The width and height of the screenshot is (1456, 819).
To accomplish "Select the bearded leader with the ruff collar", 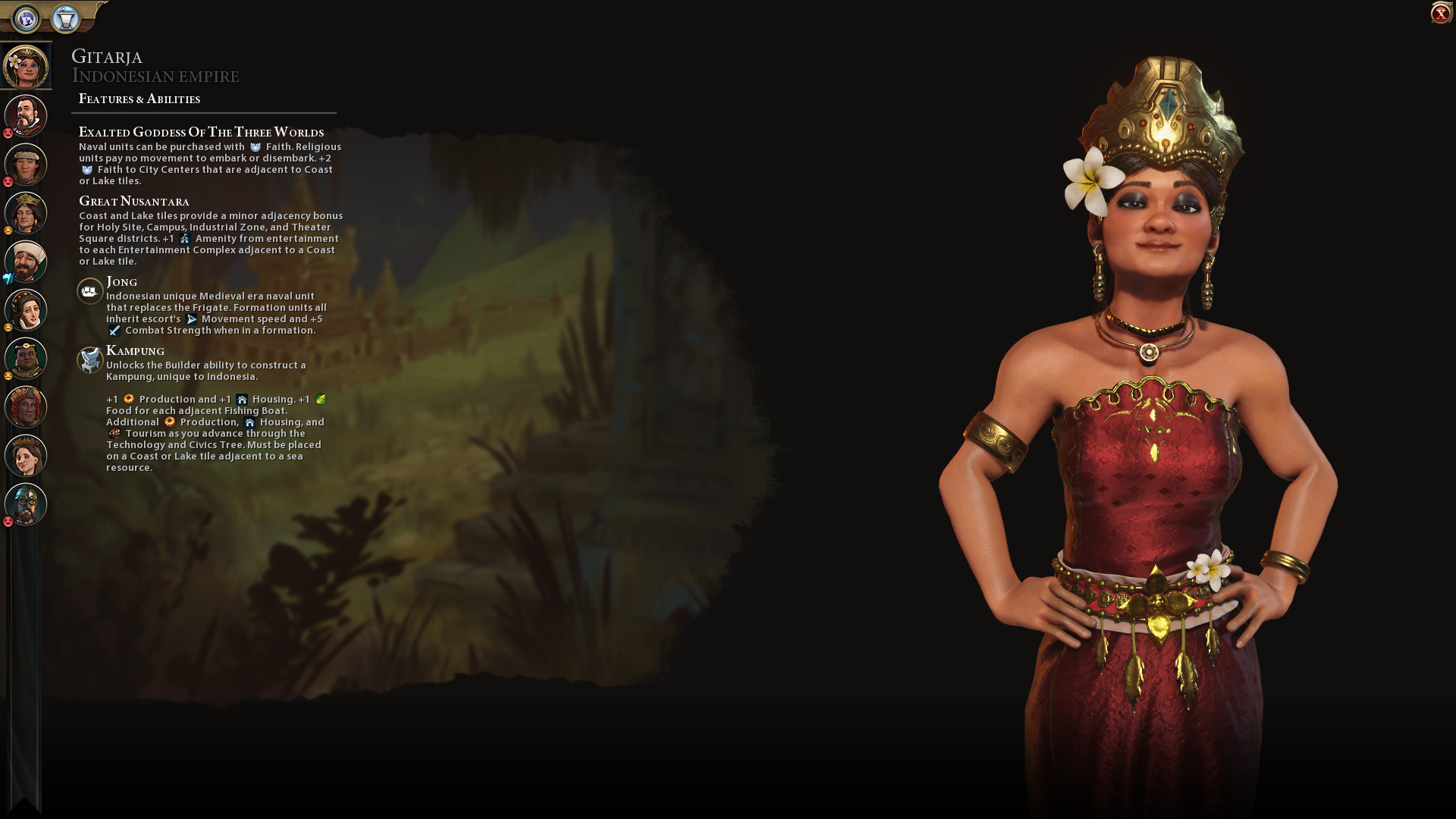I will [26, 116].
